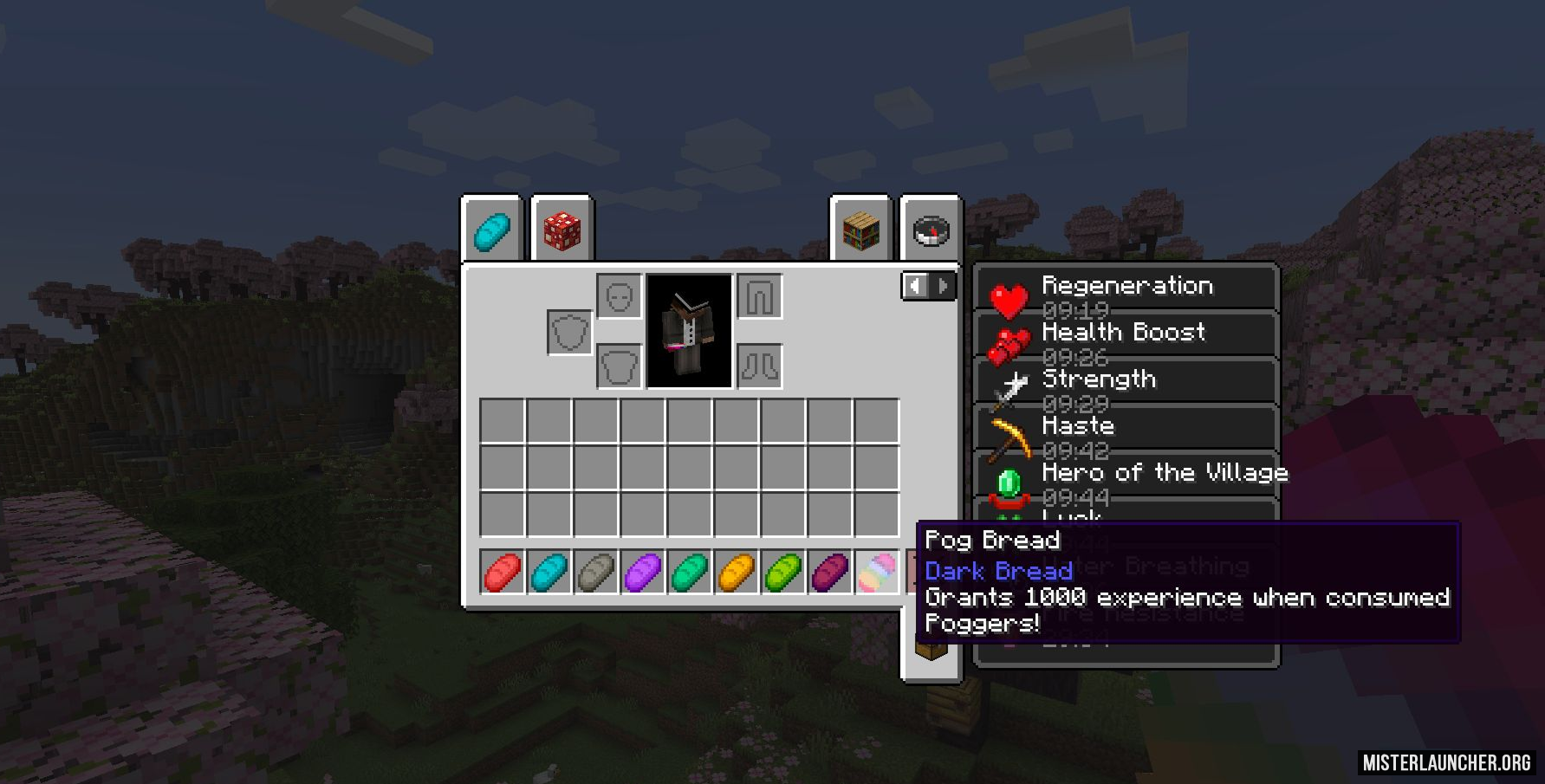Switch to the red mushroom block tab

(x=562, y=229)
